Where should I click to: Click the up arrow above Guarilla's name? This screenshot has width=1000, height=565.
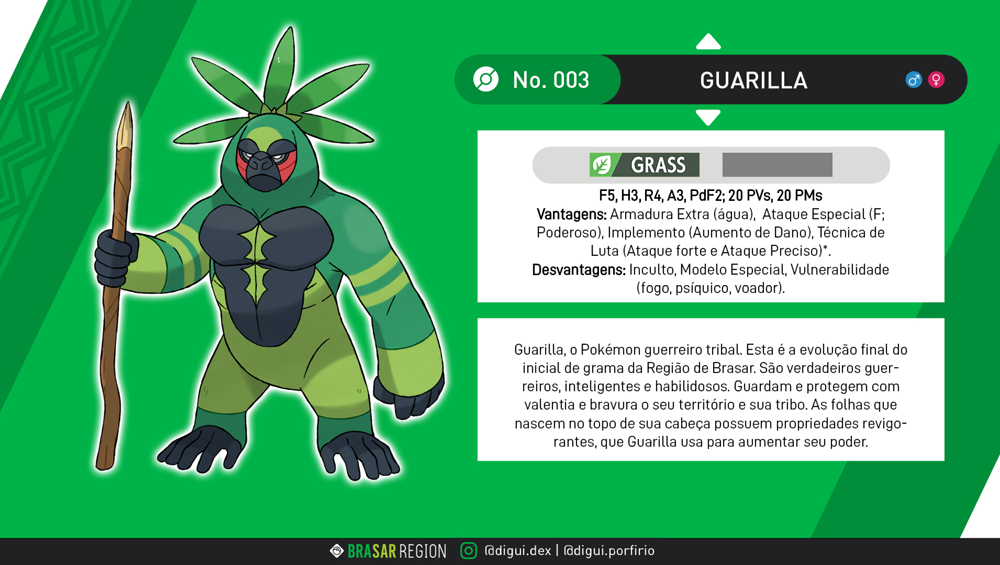coord(708,42)
